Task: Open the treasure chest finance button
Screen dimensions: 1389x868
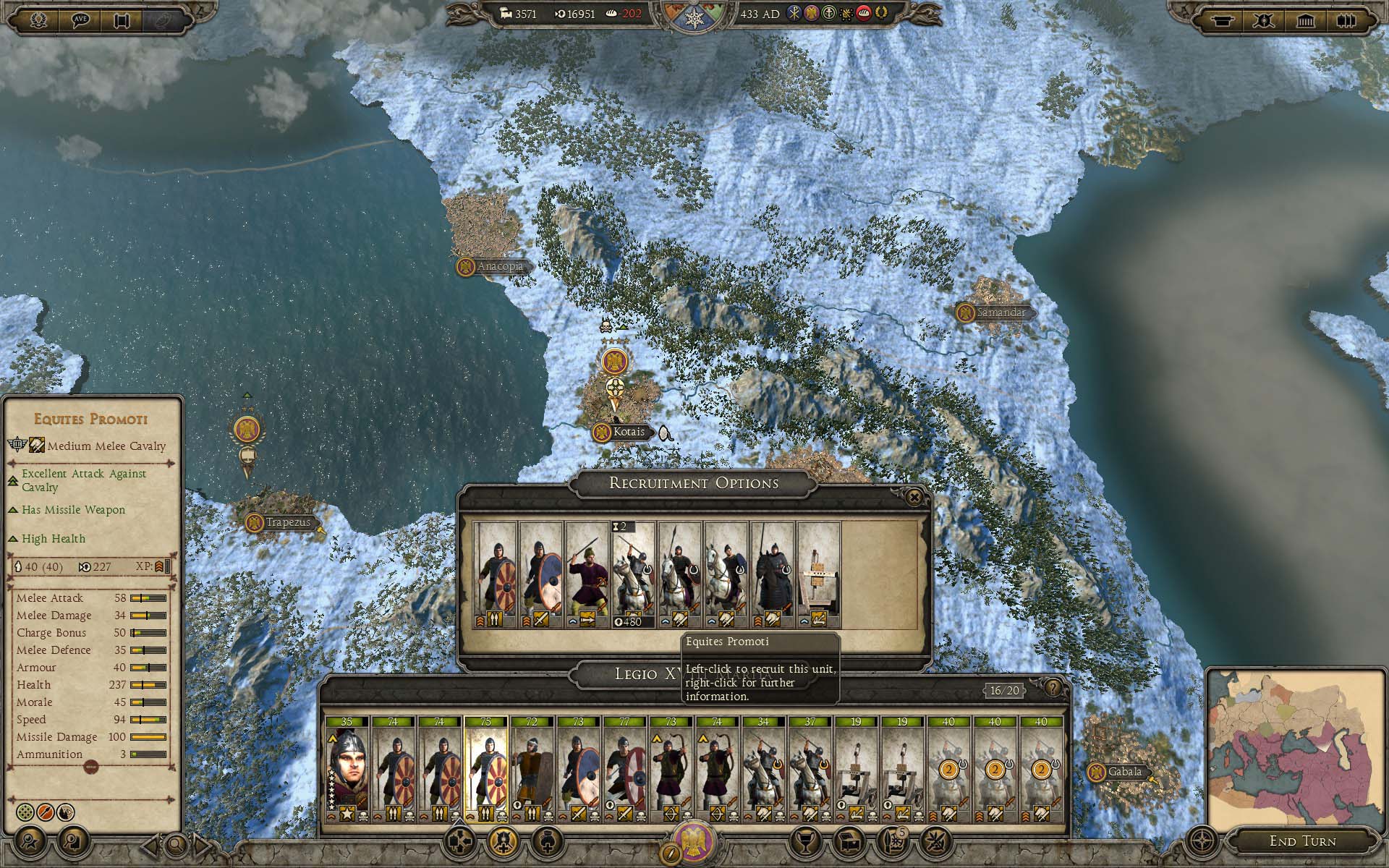Action: coord(849,841)
